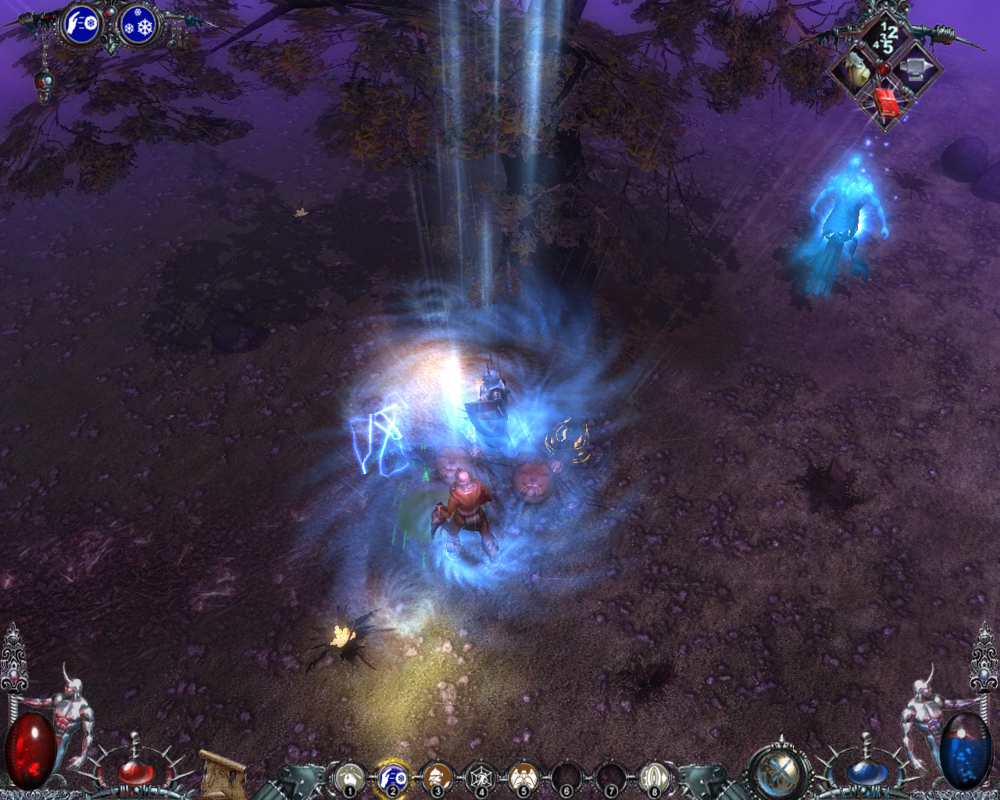The image size is (1000, 800).
Task: Open the numbered 1-5 diamond panel
Action: pos(886,37)
